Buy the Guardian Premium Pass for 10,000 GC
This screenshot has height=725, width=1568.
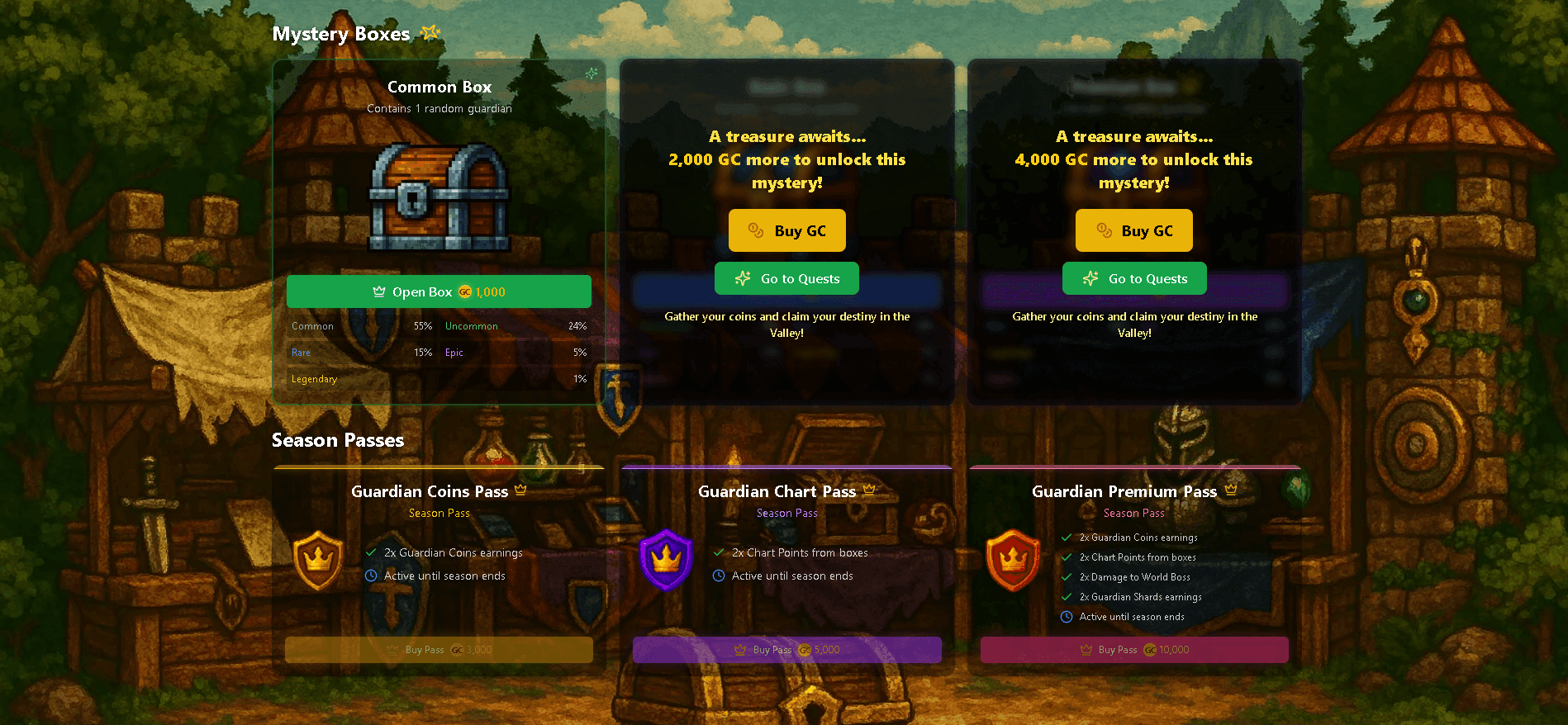(1133, 650)
